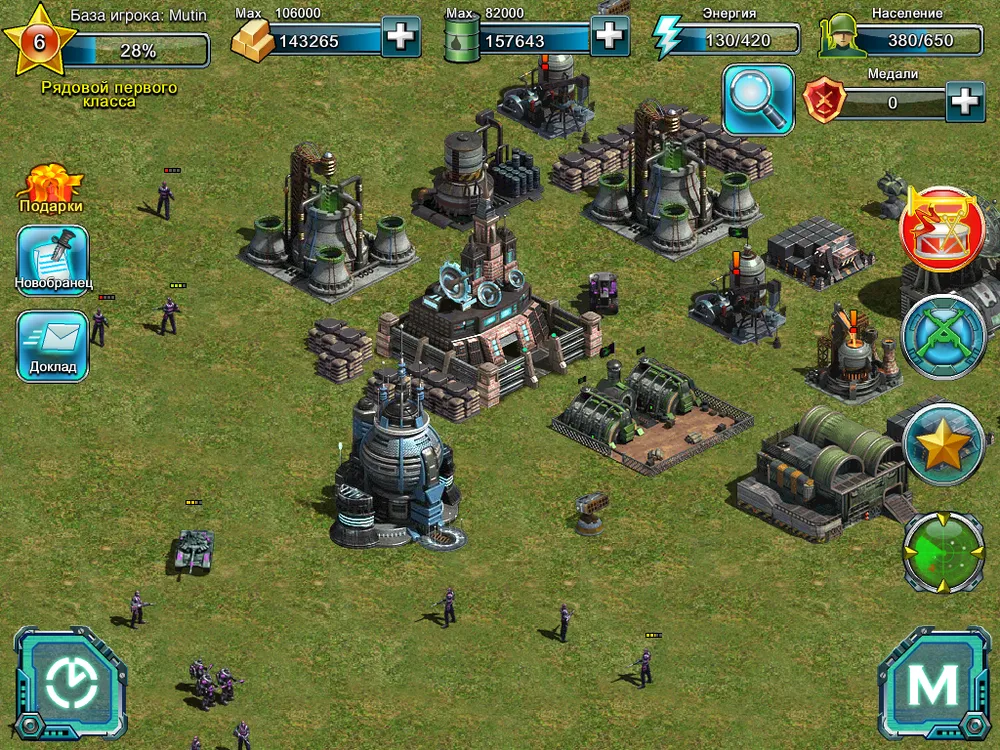Buy medals with the plus button

coord(965,101)
